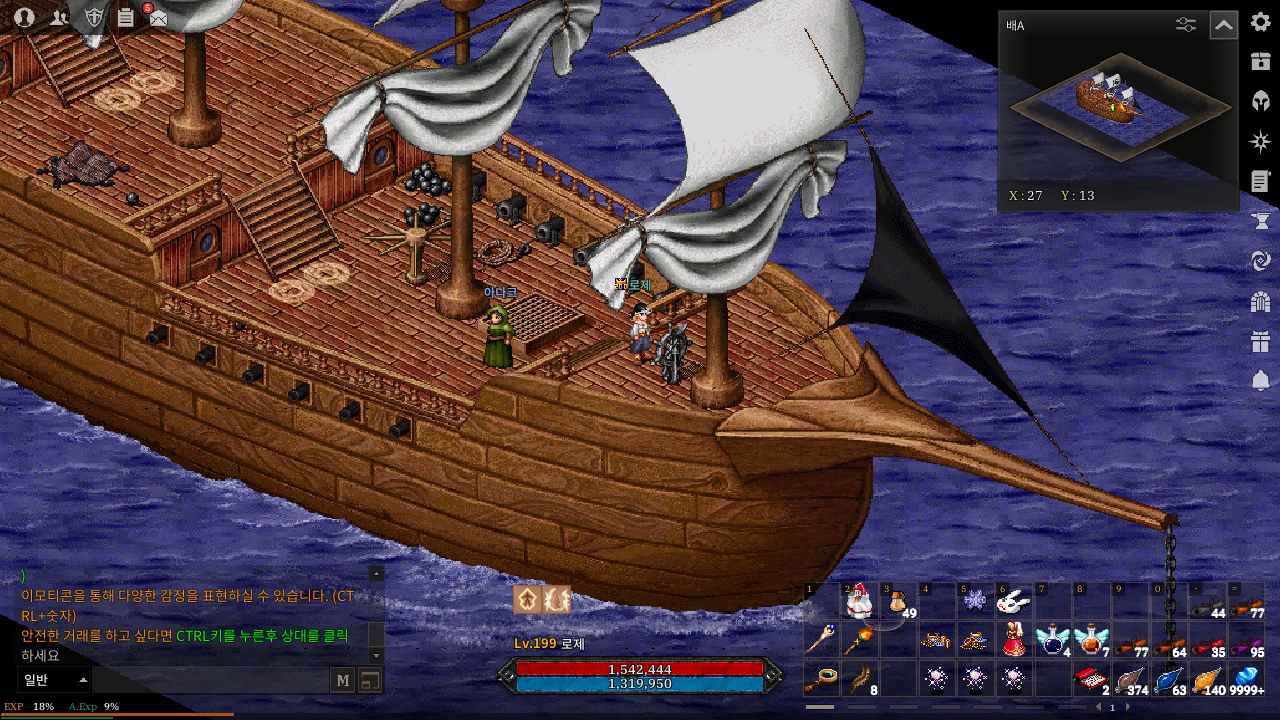Open the helmet equipment icon
Screen dimensions: 1280x720
tap(1260, 101)
